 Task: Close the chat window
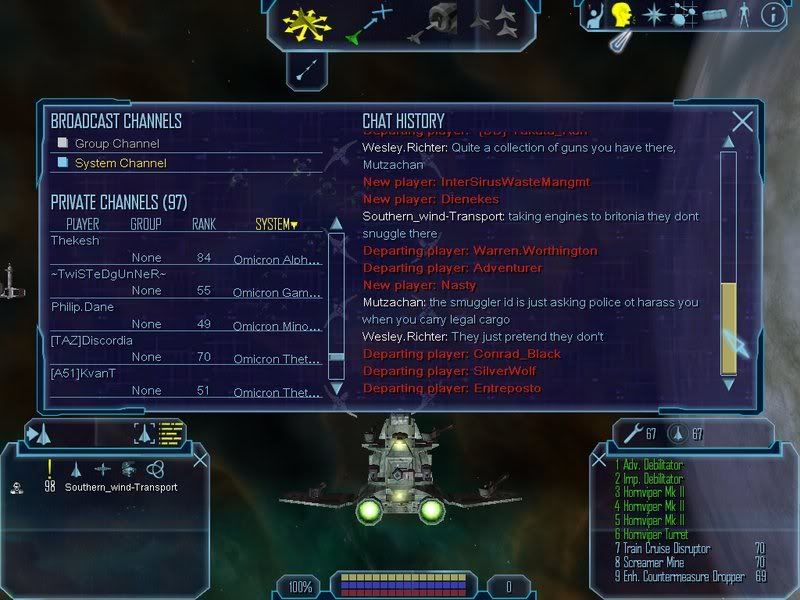click(742, 122)
